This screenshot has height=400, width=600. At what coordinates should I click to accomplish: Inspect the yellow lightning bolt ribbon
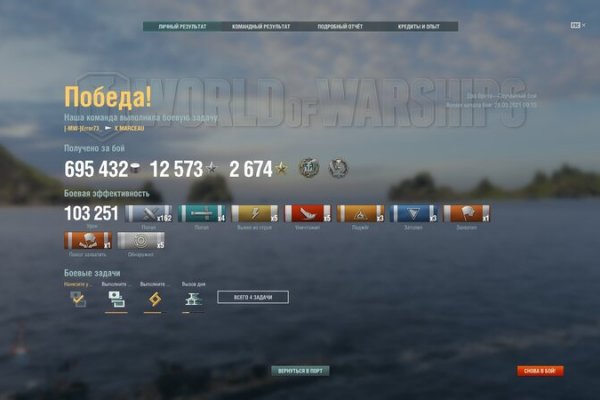(x=255, y=213)
